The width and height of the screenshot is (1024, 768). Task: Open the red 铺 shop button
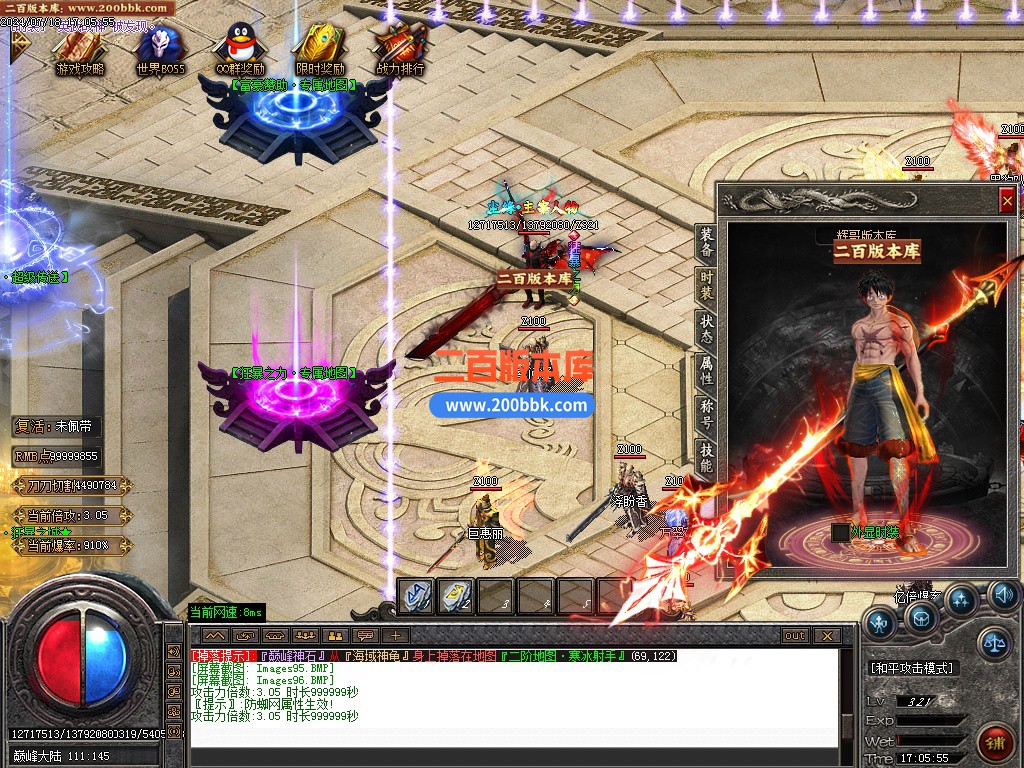(x=995, y=741)
